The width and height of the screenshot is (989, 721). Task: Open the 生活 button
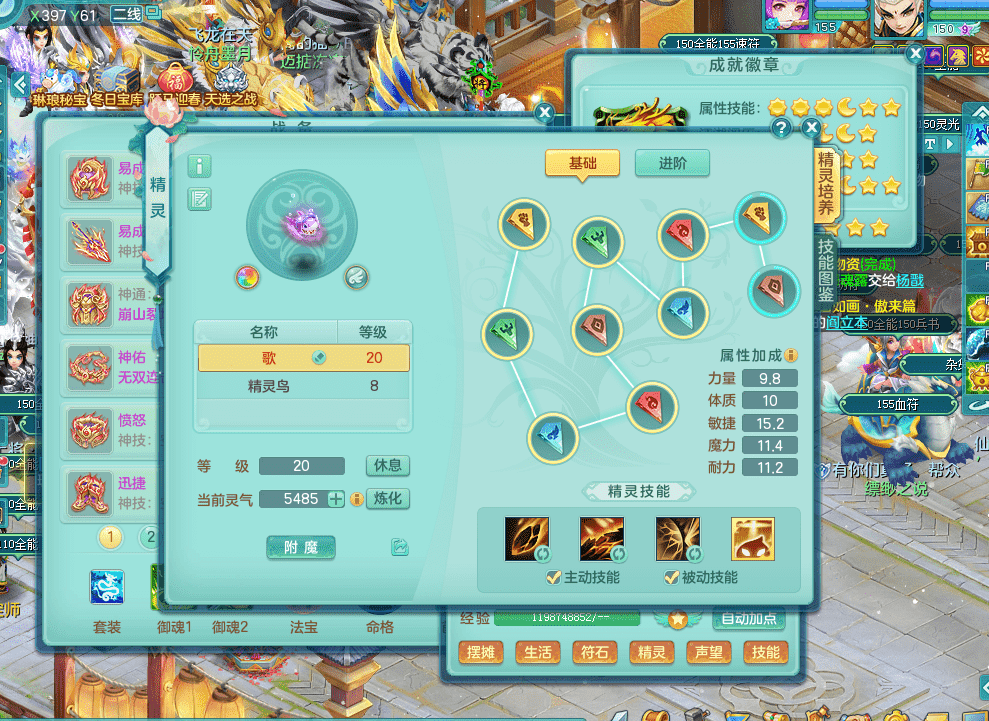[x=537, y=653]
